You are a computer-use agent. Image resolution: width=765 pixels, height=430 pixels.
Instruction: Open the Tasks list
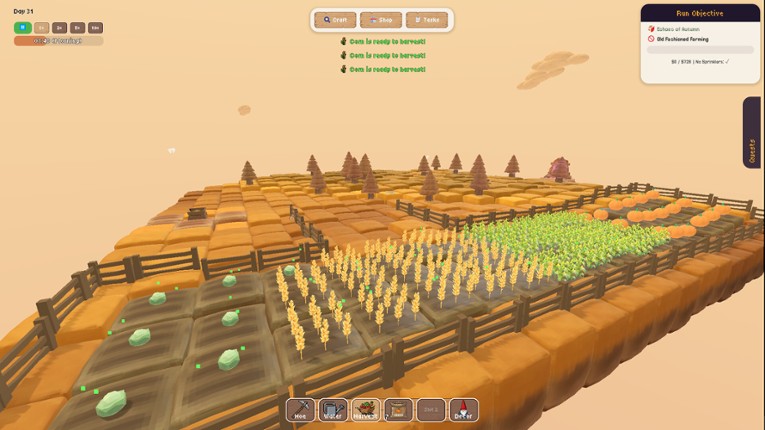[427, 20]
